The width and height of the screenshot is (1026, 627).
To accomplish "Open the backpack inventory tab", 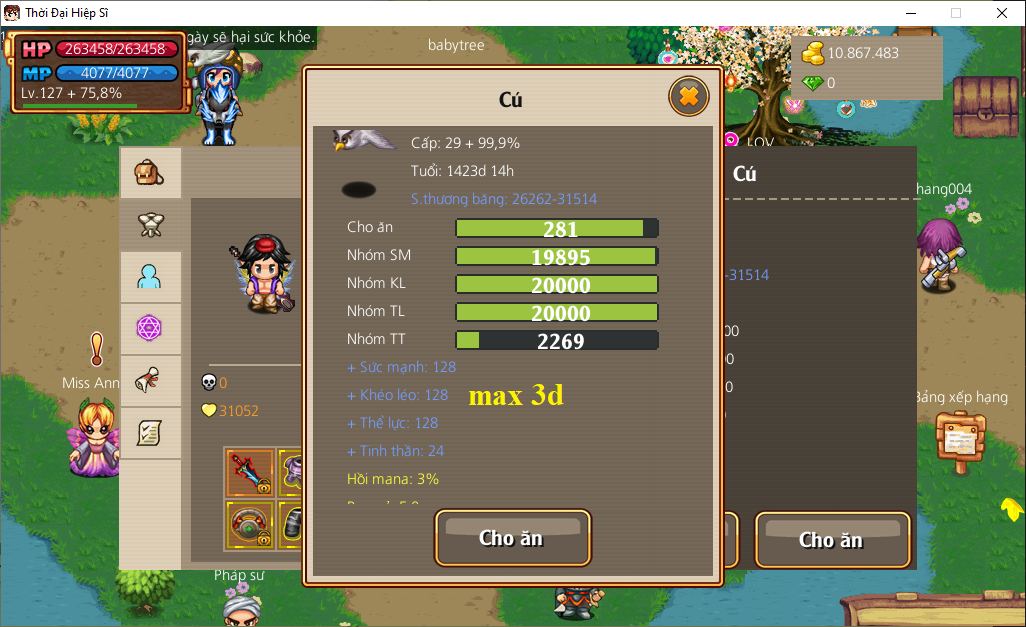I will point(150,173).
